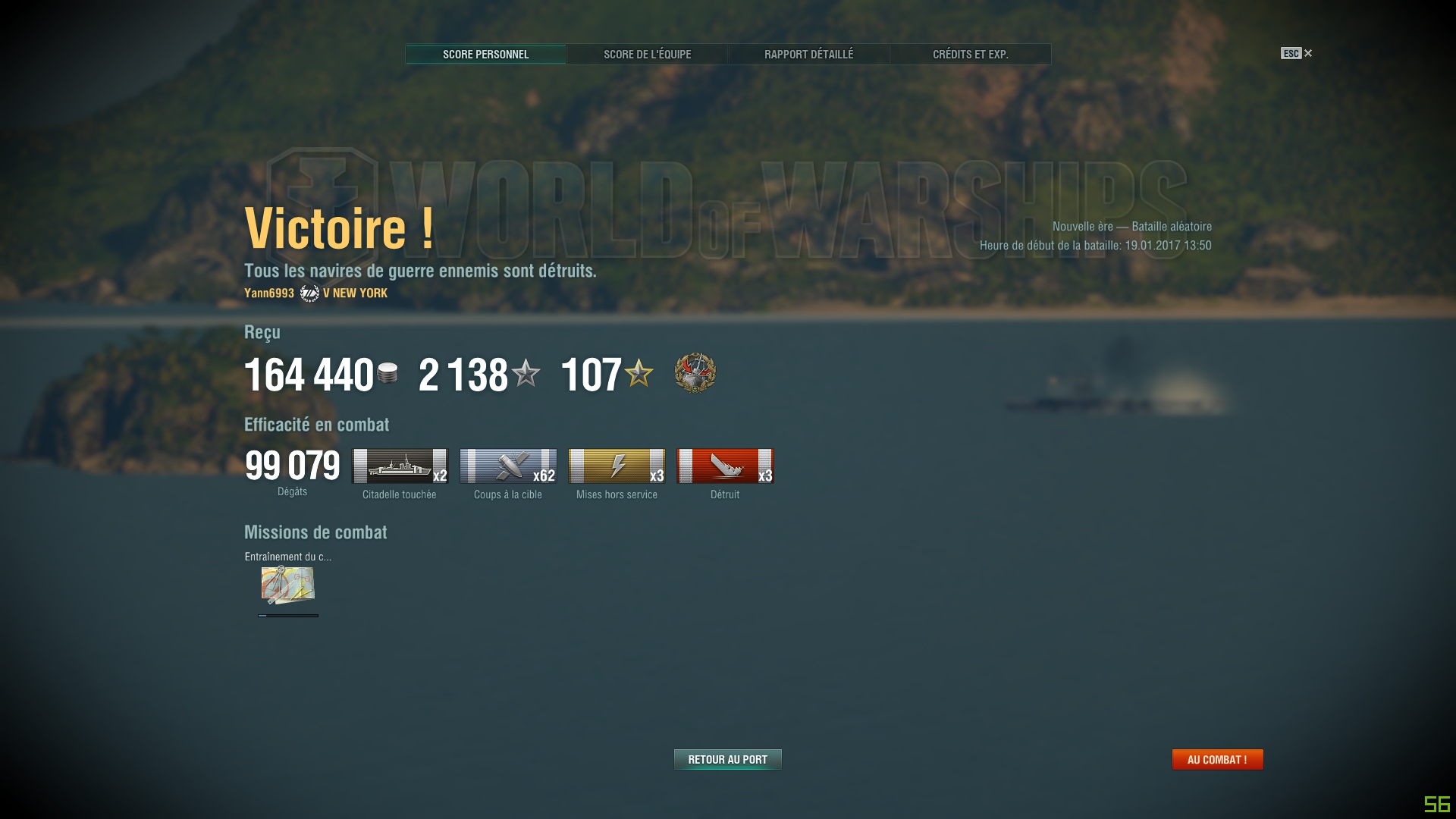
Task: Select the Crédits et Exp. tab
Action: (970, 54)
